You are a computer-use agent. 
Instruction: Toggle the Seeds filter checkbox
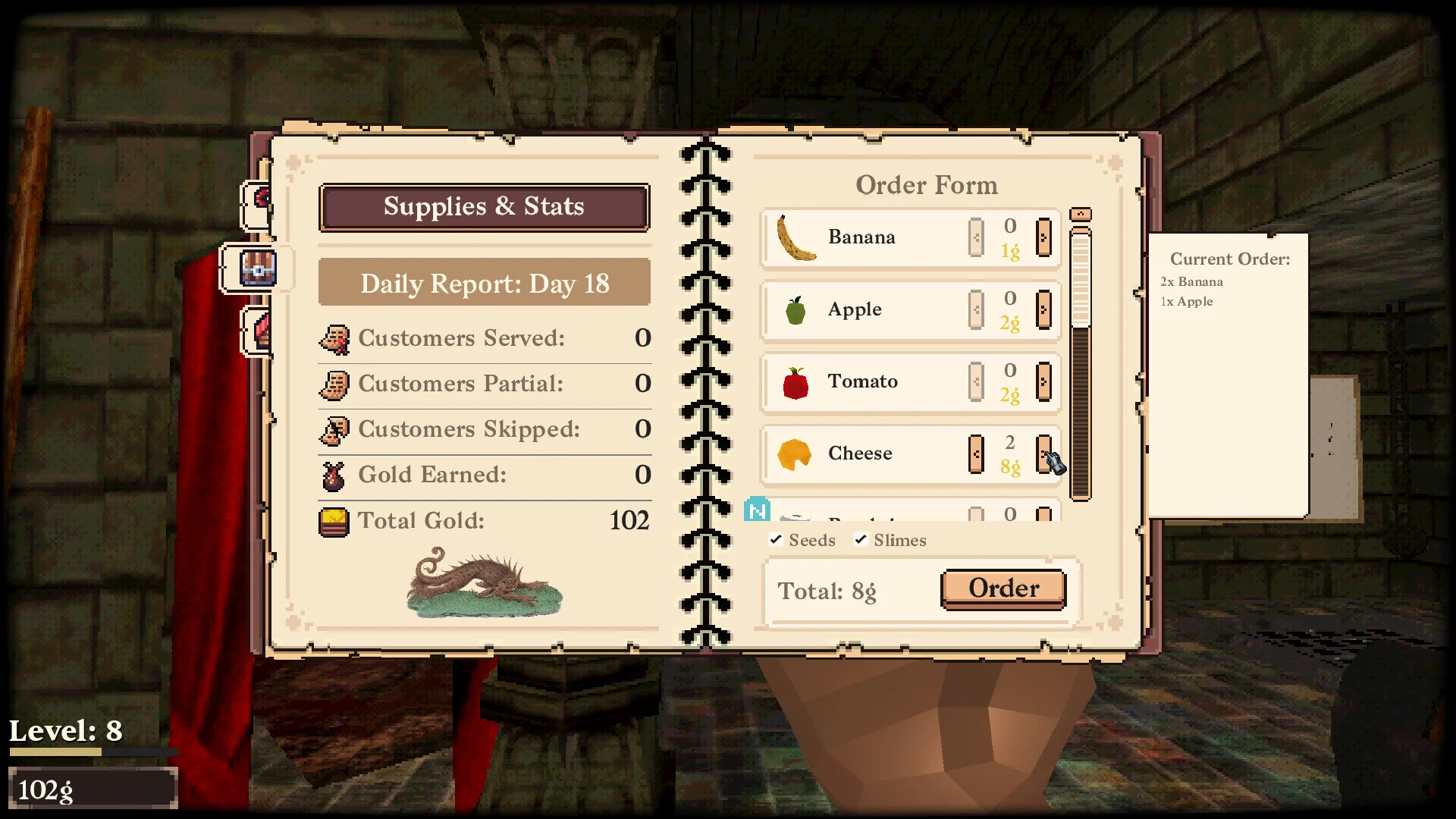[x=776, y=540]
